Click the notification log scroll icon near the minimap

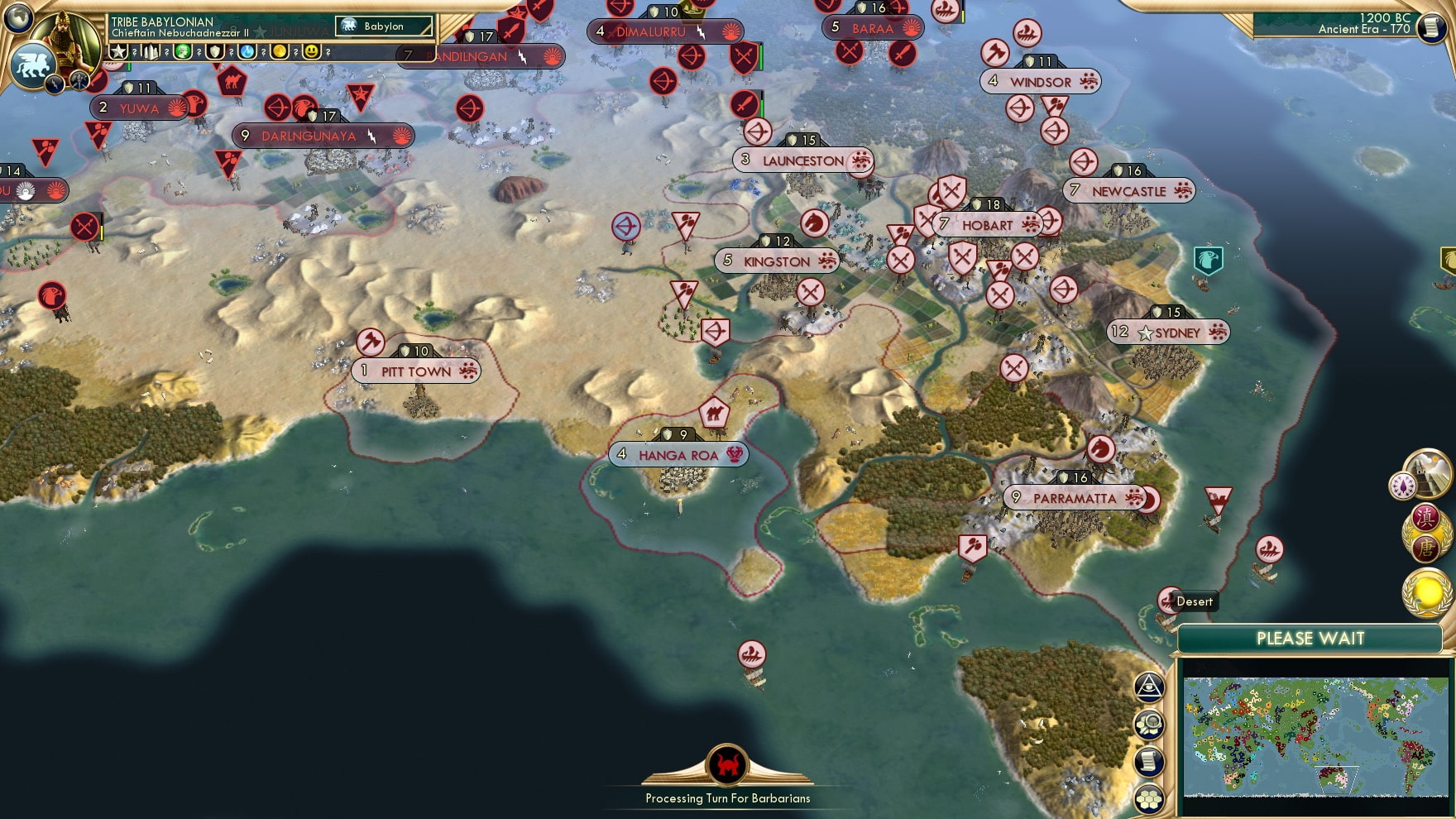point(1149,760)
